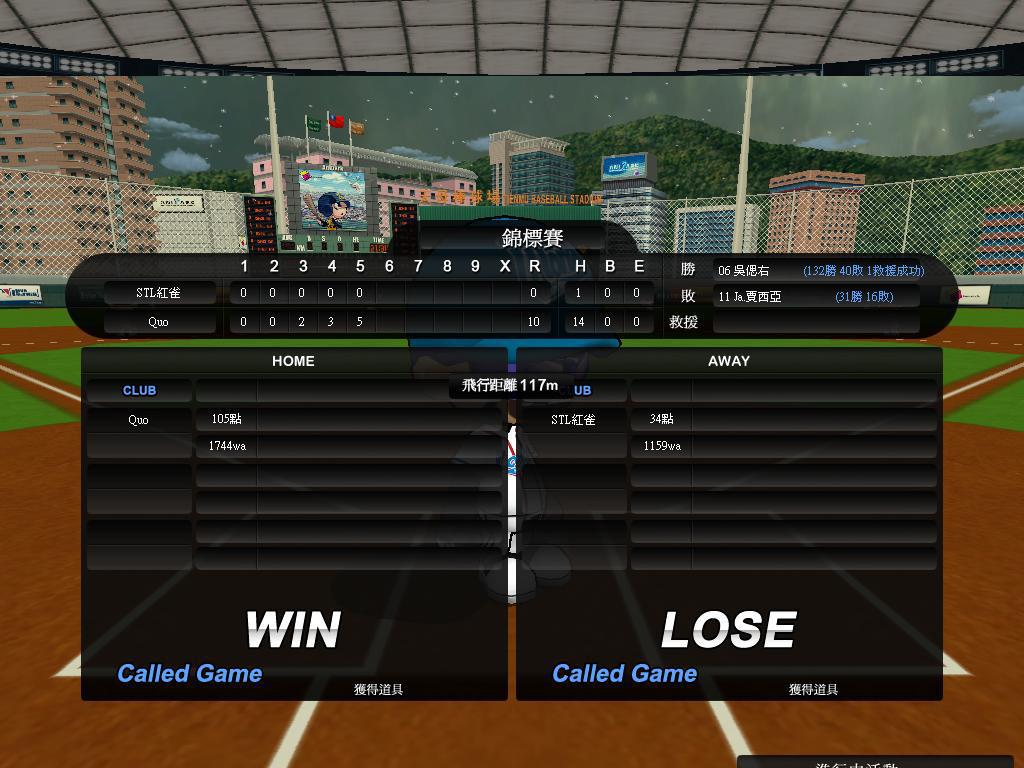Select the Quo player row in HOME list
Image resolution: width=1024 pixels, height=768 pixels.
tap(138, 420)
